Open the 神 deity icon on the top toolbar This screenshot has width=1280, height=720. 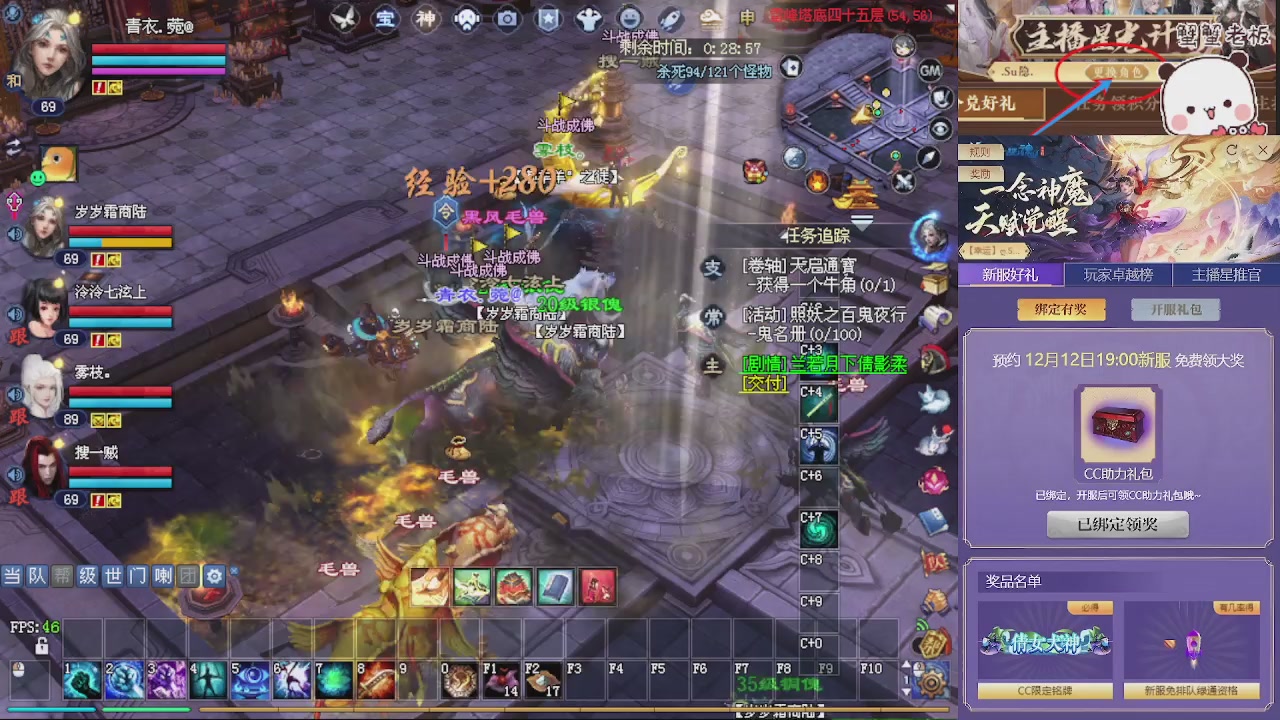point(425,18)
